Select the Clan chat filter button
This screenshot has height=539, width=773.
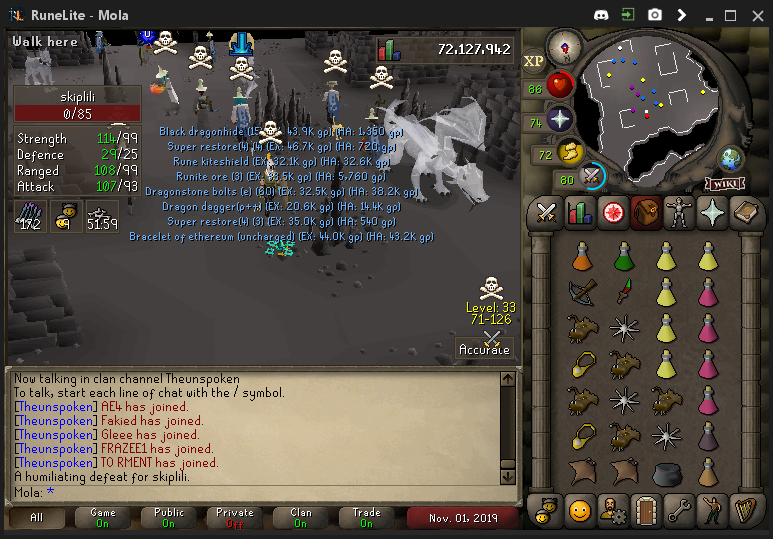pyautogui.click(x=300, y=517)
